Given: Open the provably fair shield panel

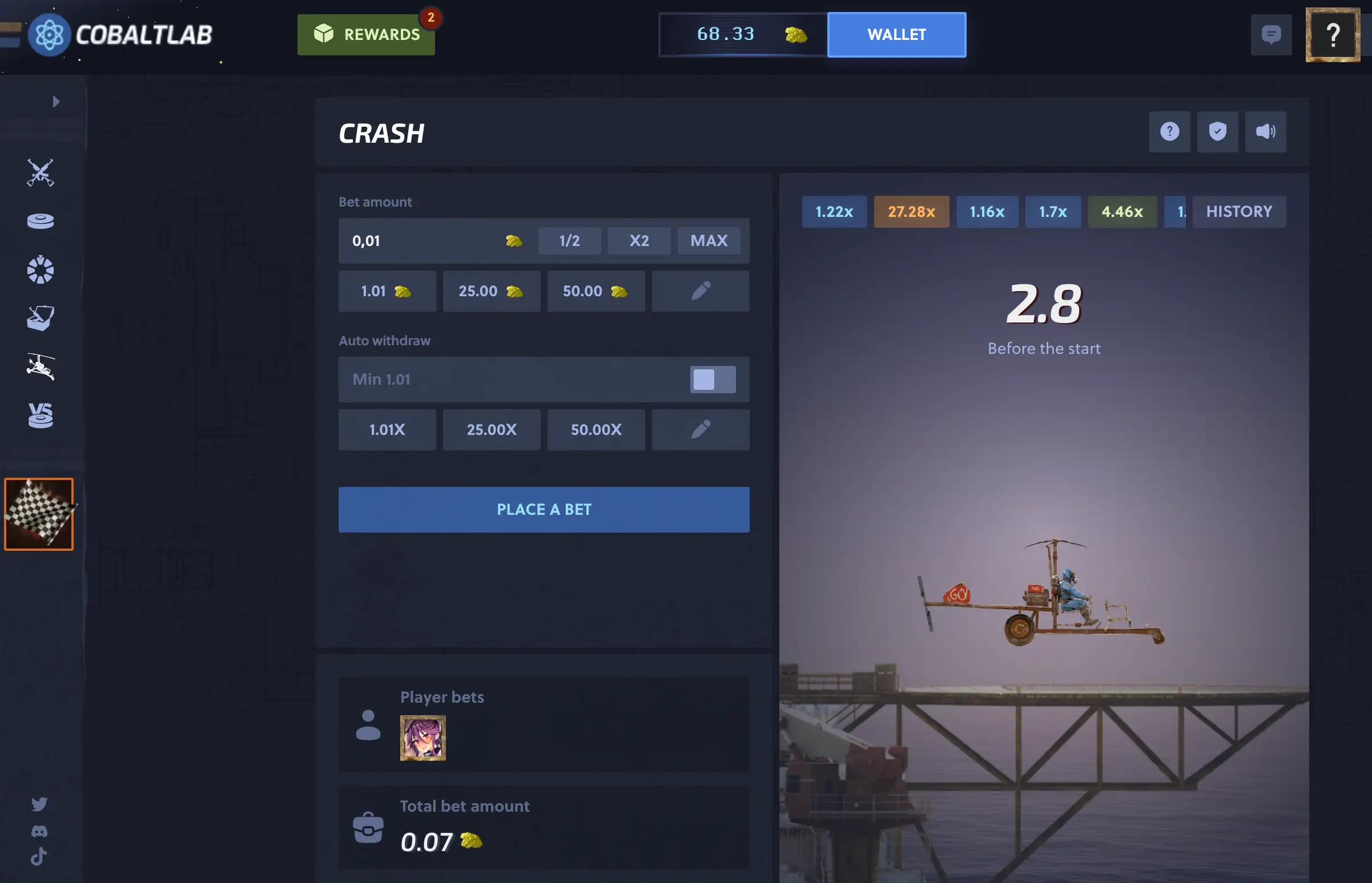Looking at the screenshot, I should (1218, 132).
